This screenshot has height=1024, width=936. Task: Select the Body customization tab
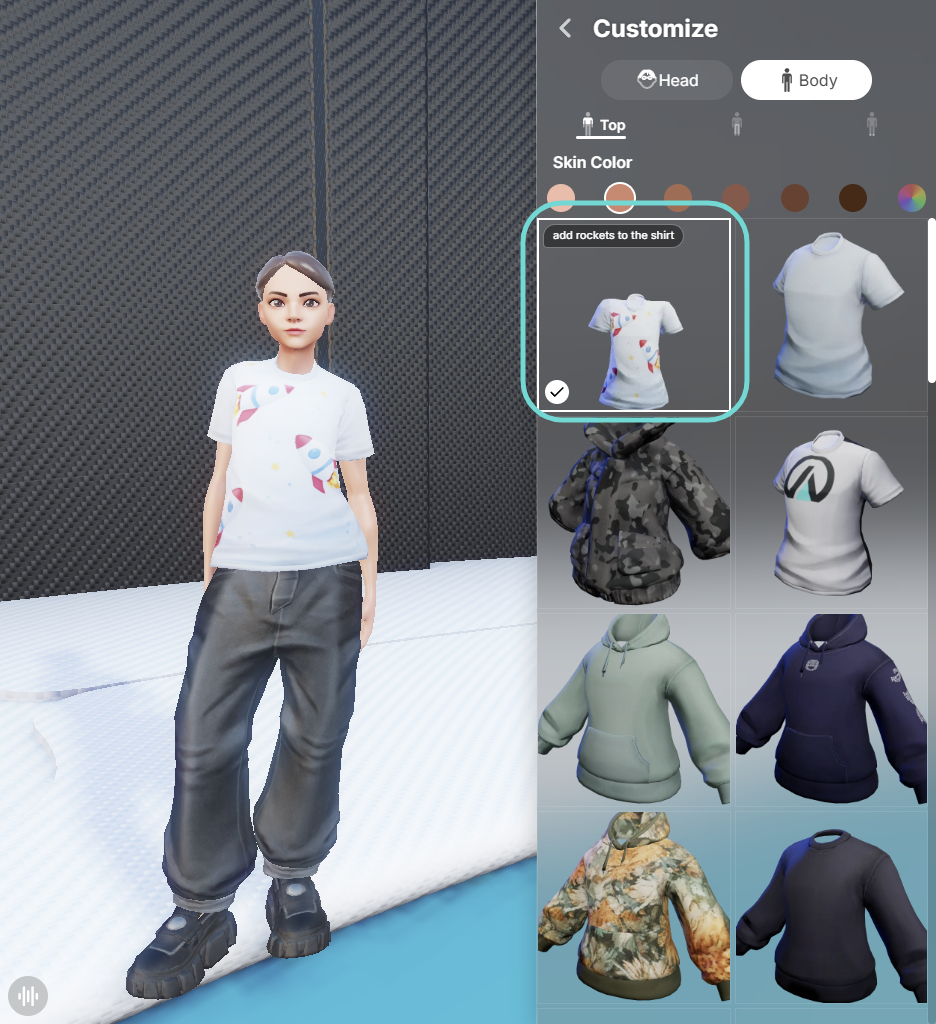pyautogui.click(x=805, y=80)
